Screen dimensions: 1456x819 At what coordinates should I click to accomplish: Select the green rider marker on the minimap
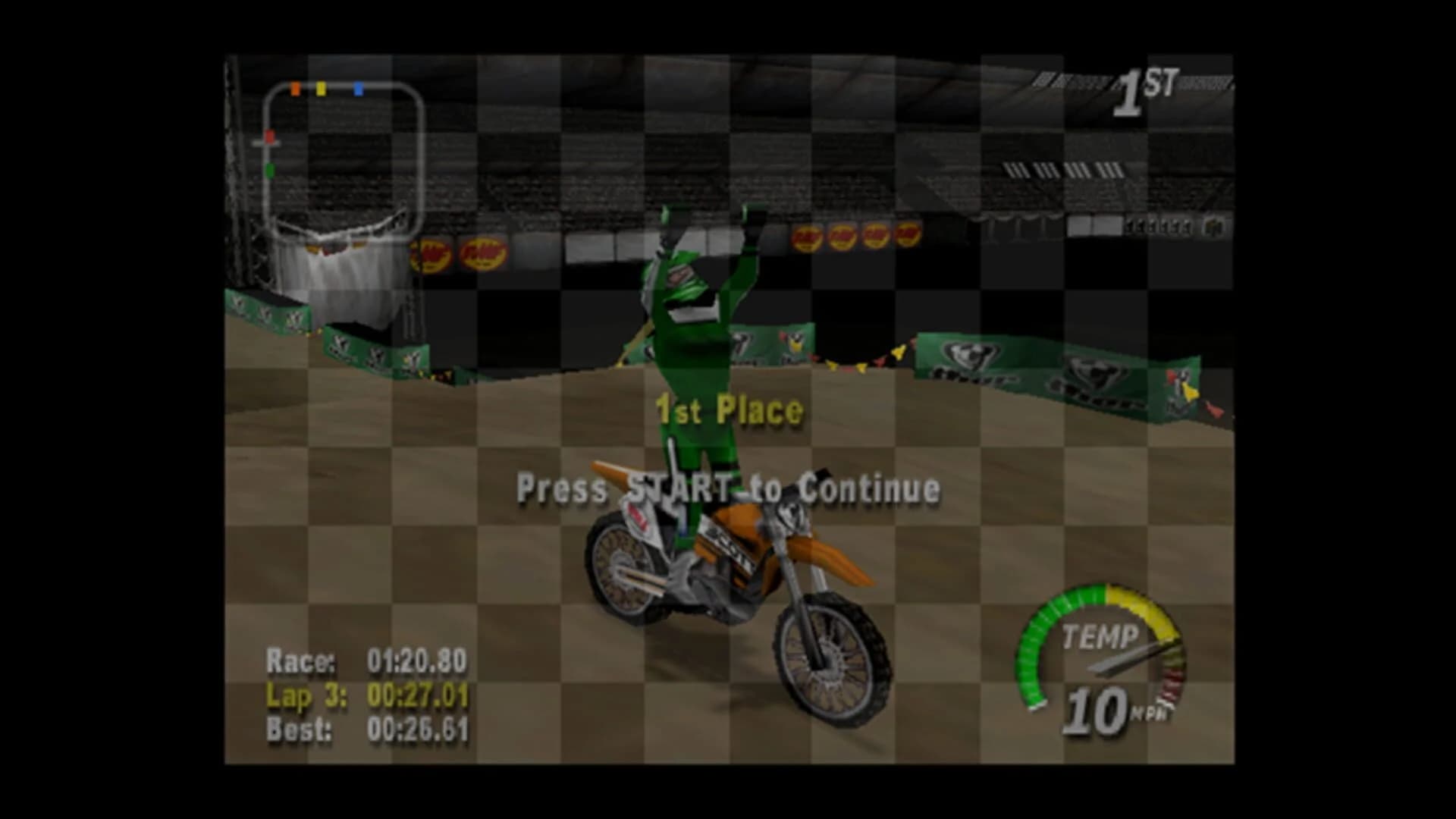[269, 170]
